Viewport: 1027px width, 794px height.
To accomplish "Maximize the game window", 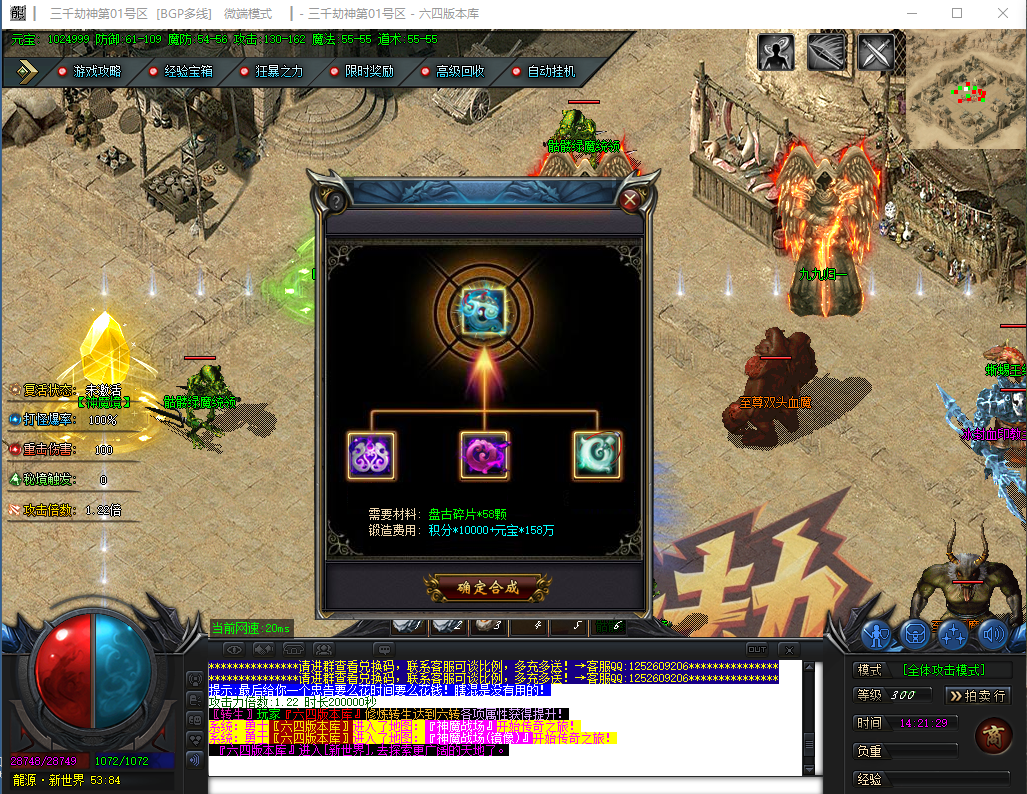I will 957,13.
